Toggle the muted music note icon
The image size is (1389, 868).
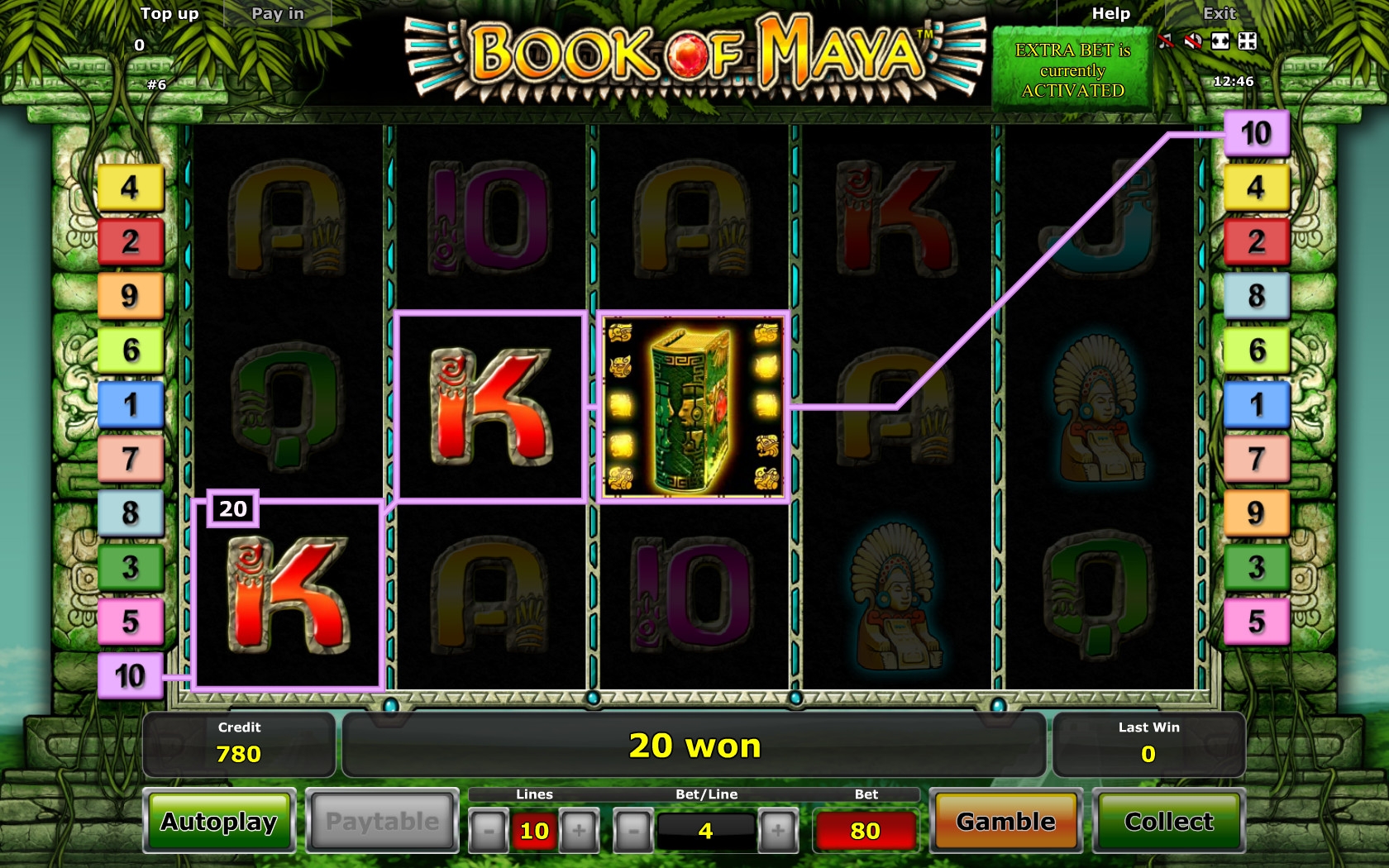(x=1166, y=41)
